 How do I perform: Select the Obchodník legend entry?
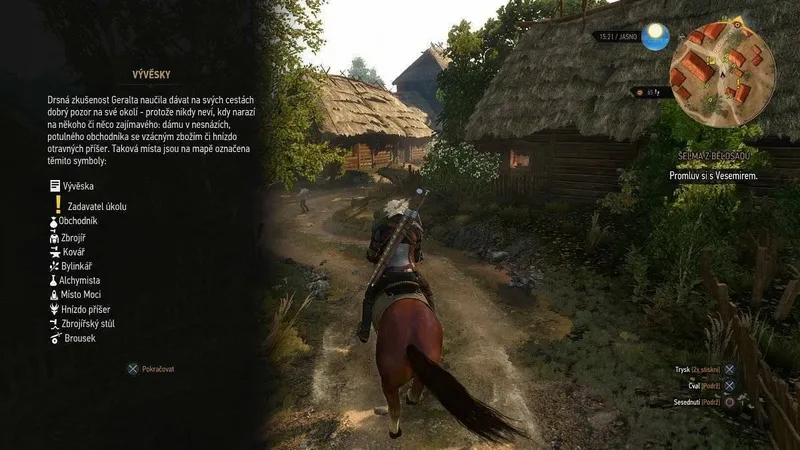[78, 220]
